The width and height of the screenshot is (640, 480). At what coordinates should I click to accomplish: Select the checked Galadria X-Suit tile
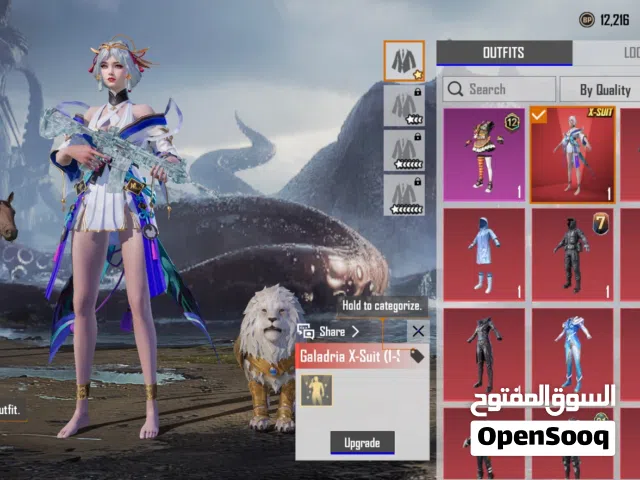572,154
